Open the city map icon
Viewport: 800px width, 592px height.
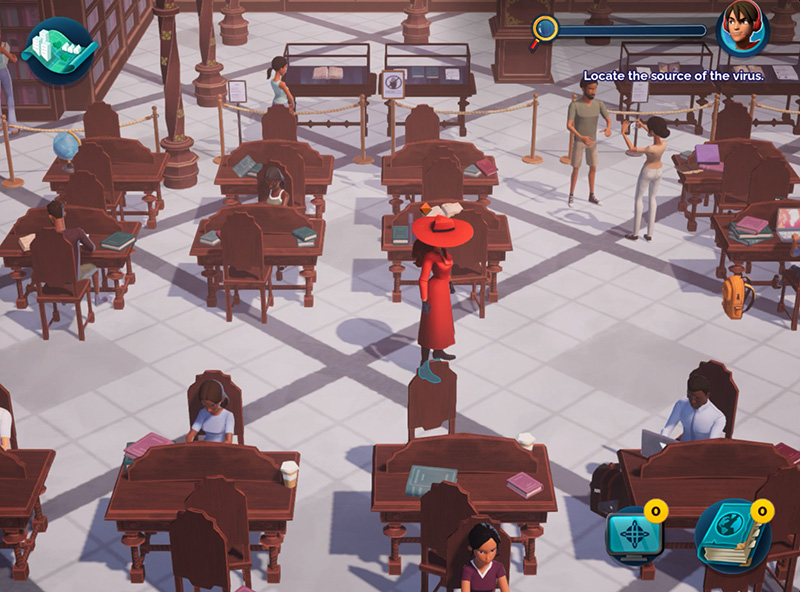(57, 47)
